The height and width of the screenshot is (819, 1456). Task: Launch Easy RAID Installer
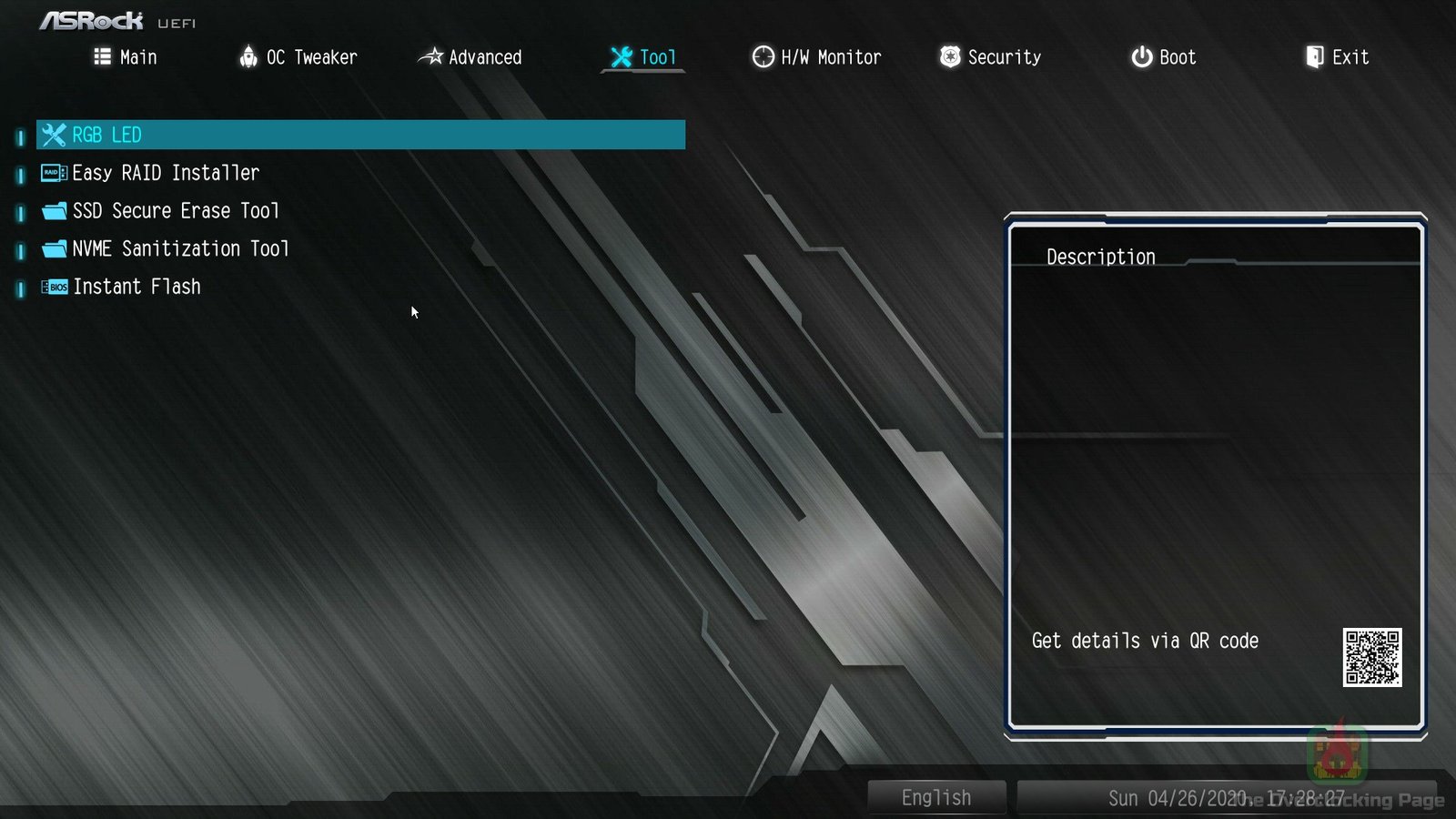click(166, 173)
